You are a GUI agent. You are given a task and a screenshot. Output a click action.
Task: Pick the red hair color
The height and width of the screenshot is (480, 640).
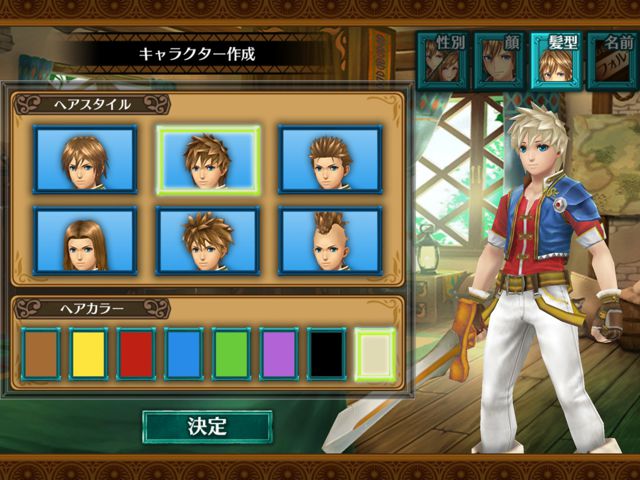tap(136, 353)
